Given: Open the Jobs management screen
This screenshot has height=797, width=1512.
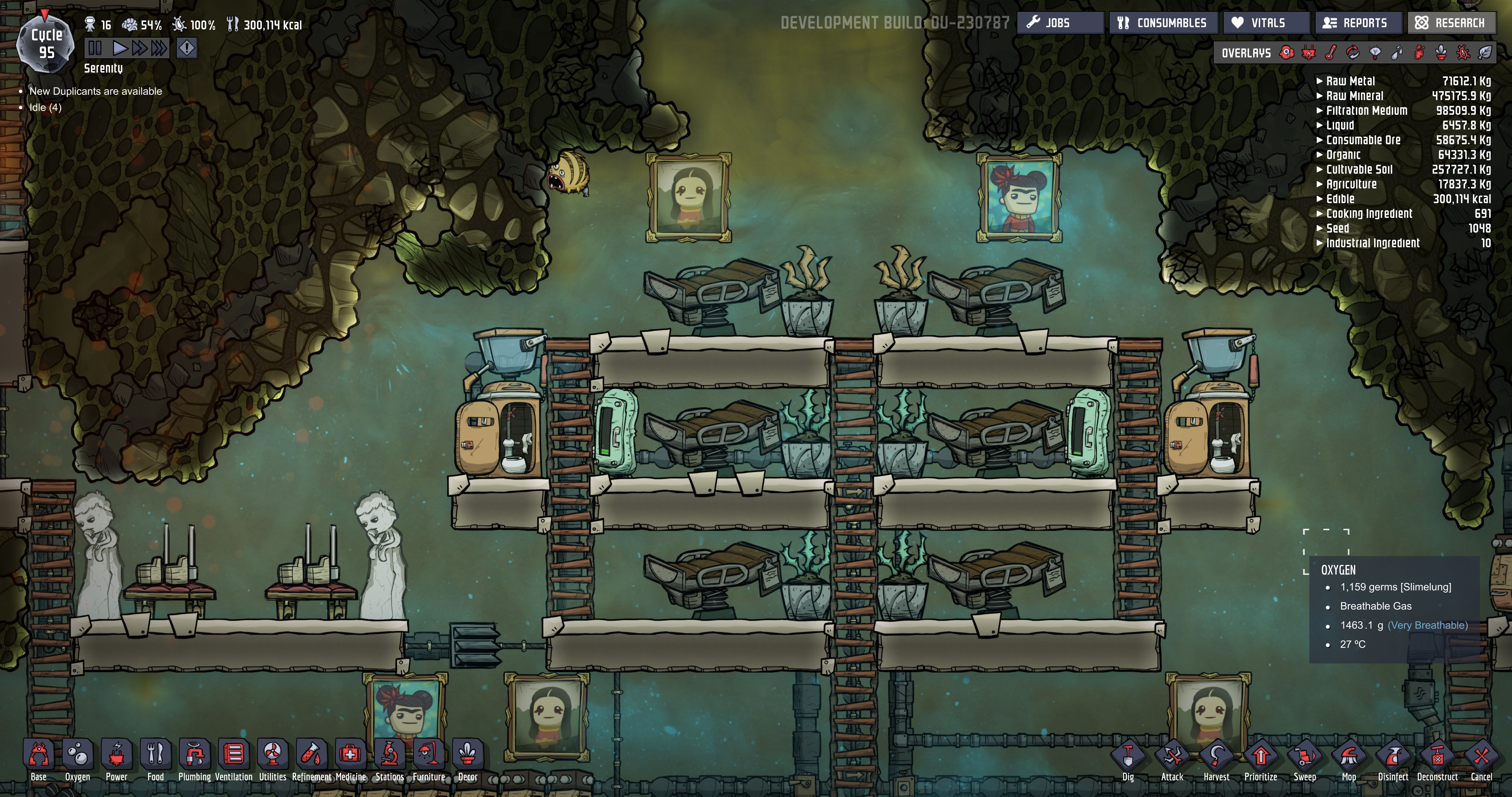Looking at the screenshot, I should tap(1059, 23).
